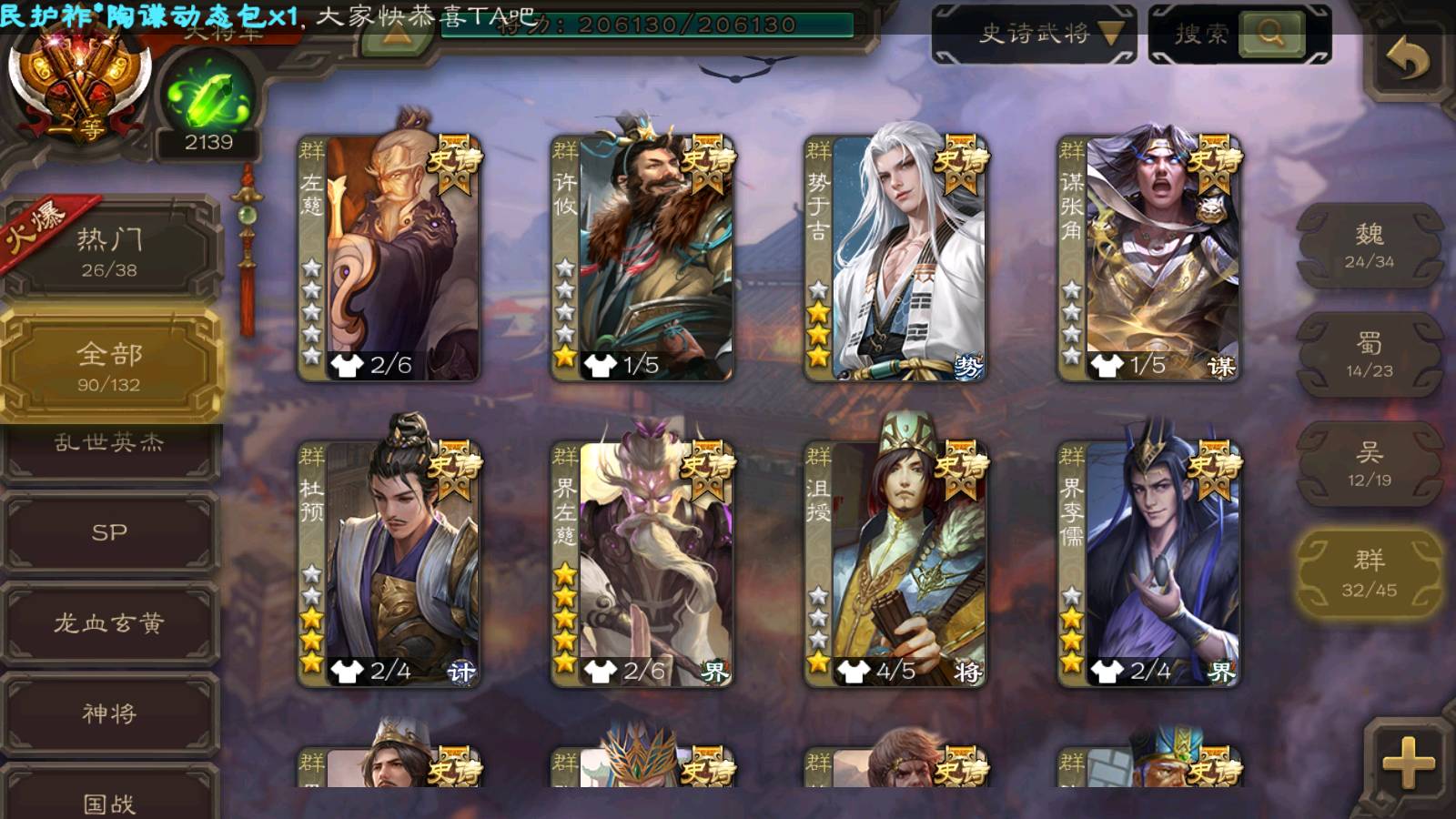Viewport: 1456px width, 819px height.
Task: Click the golden plus button
Action: pyautogui.click(x=1407, y=763)
